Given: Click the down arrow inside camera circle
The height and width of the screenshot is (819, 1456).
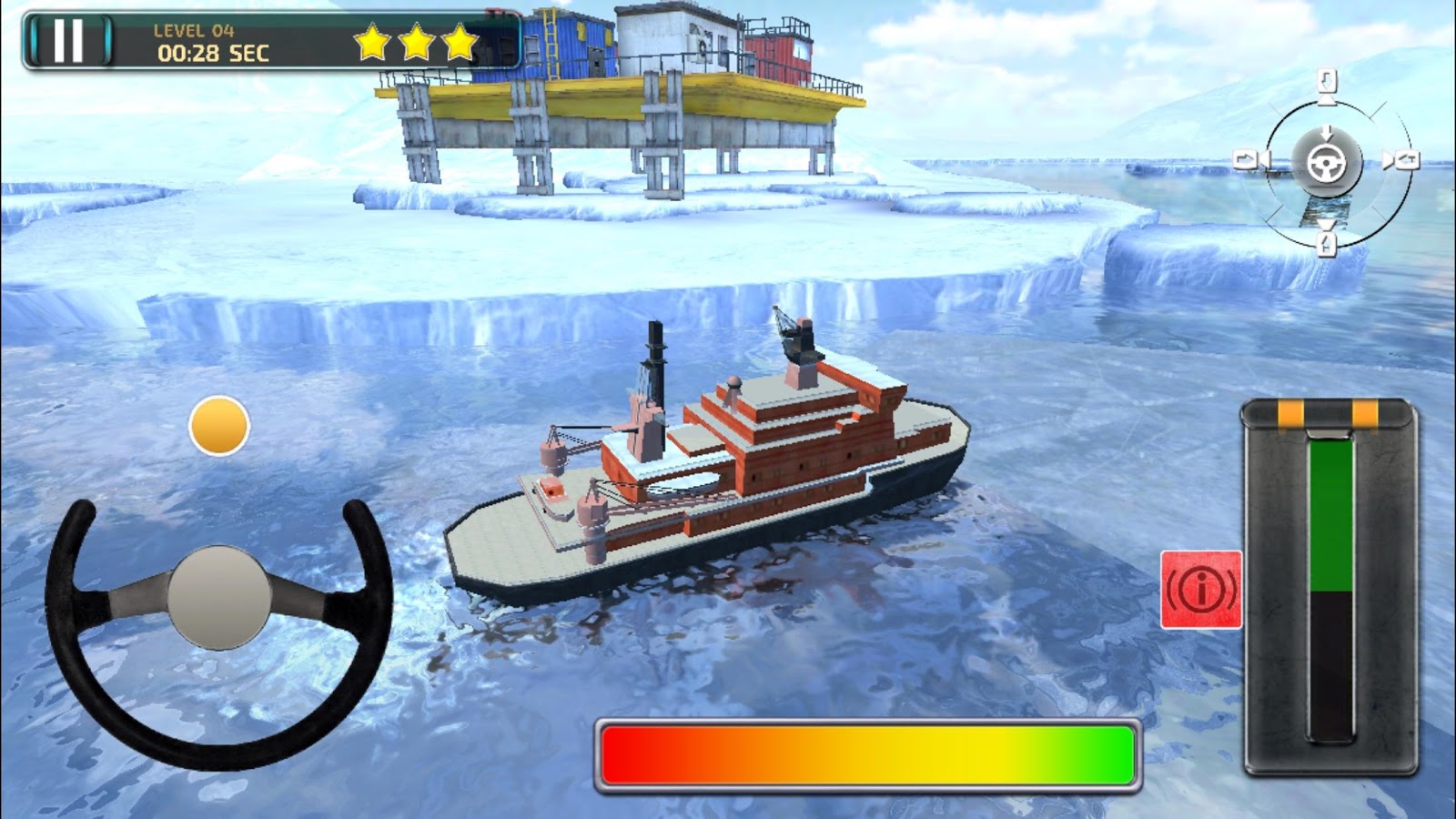Looking at the screenshot, I should coord(1328,133).
